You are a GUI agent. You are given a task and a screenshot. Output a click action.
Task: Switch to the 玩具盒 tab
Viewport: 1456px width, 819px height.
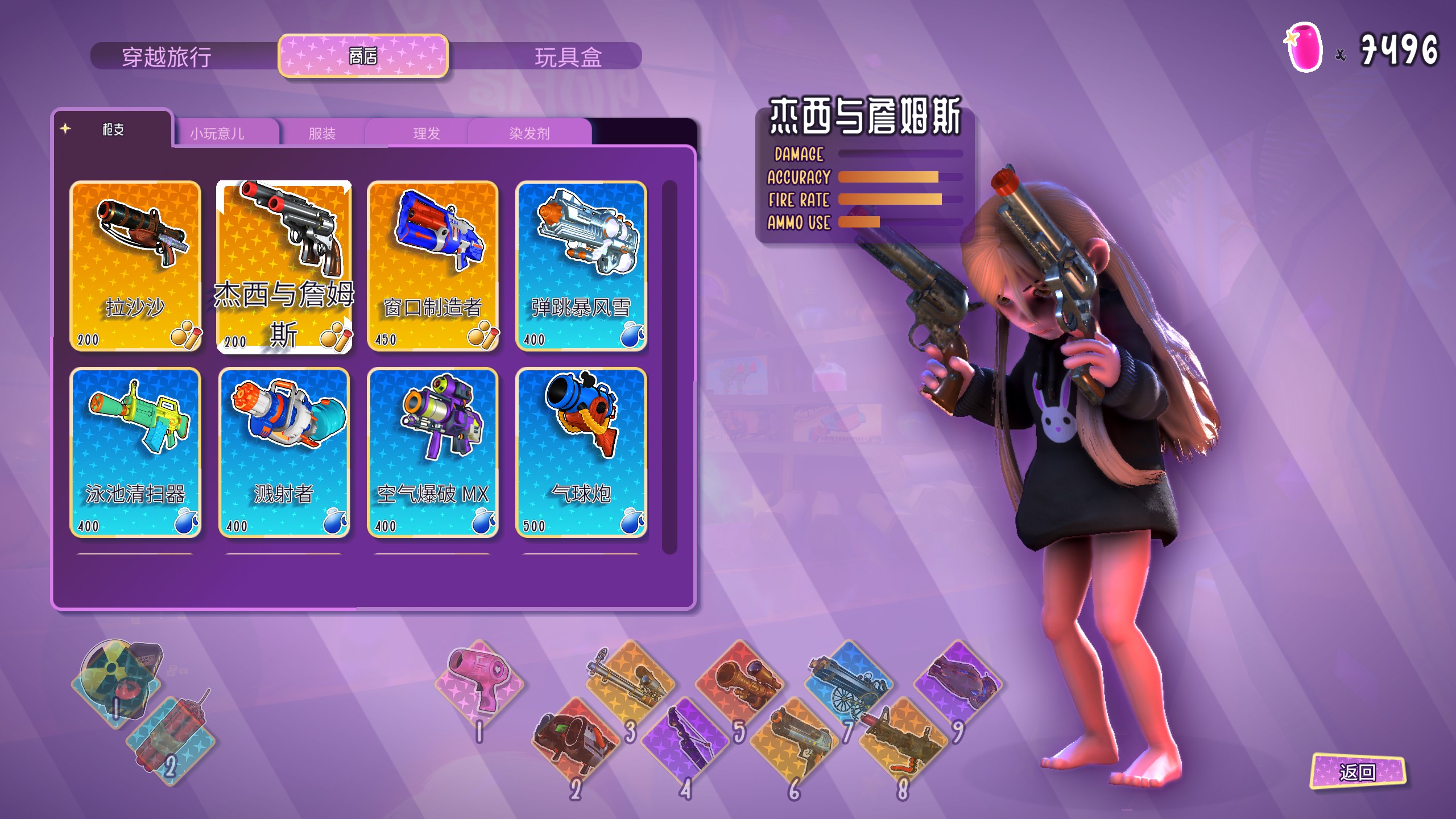point(569,55)
